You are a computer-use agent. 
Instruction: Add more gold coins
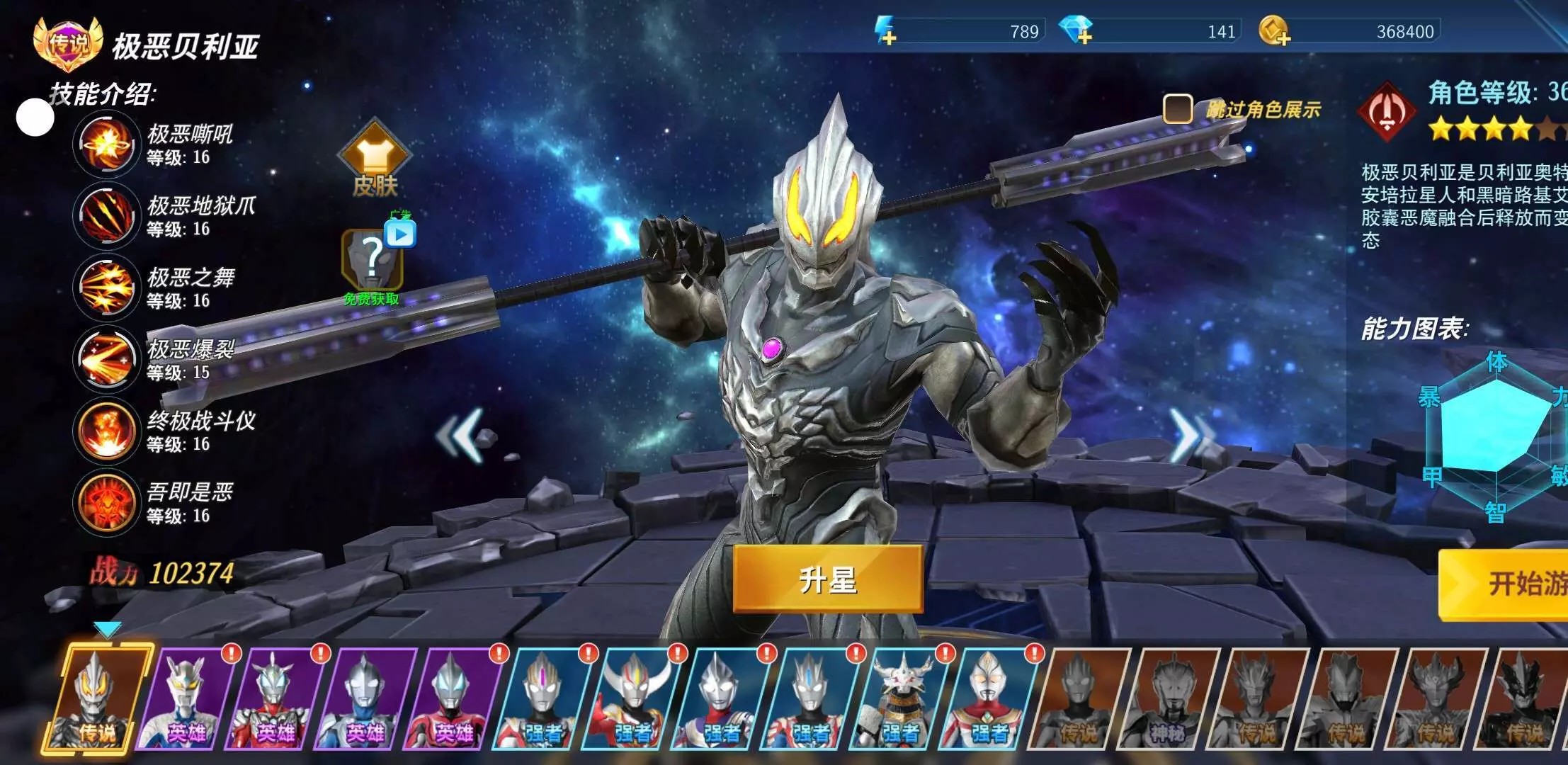(1274, 32)
